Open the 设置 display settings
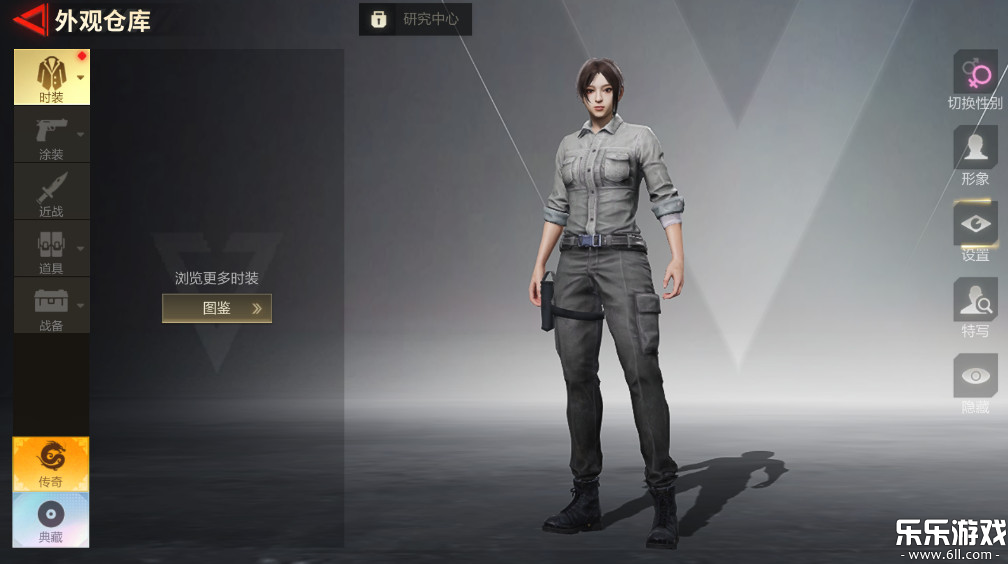This screenshot has width=1008, height=564. coord(975,232)
